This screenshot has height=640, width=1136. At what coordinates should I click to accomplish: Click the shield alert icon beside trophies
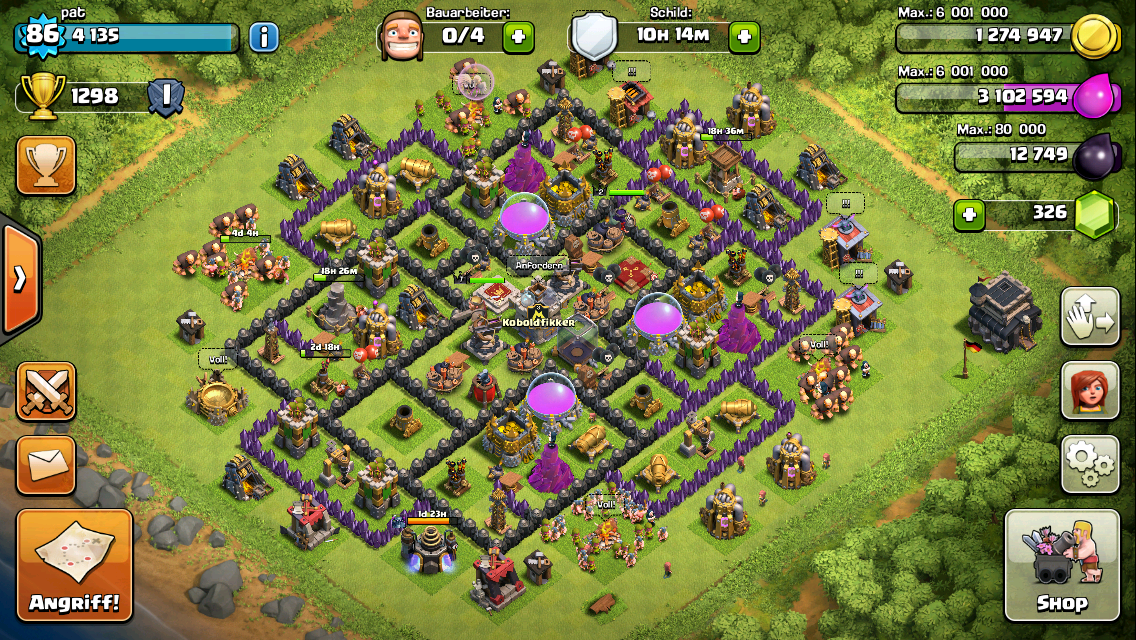(164, 96)
